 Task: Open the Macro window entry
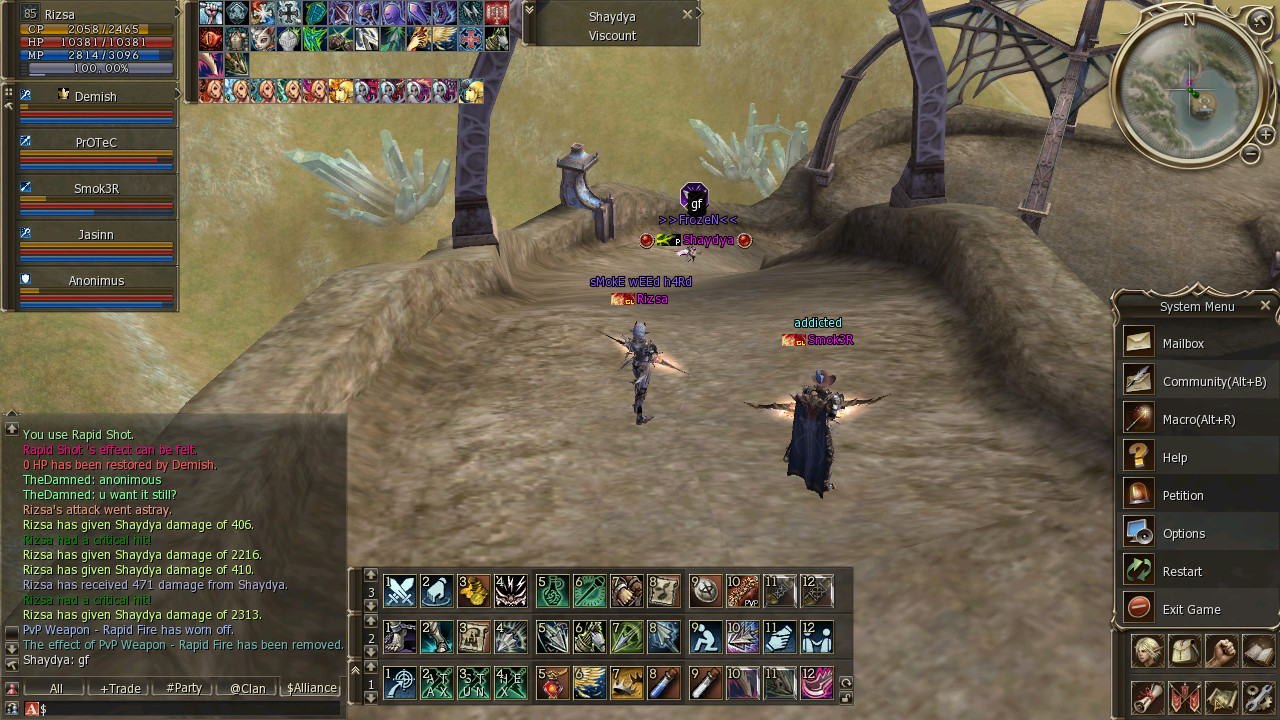[x=1198, y=419]
